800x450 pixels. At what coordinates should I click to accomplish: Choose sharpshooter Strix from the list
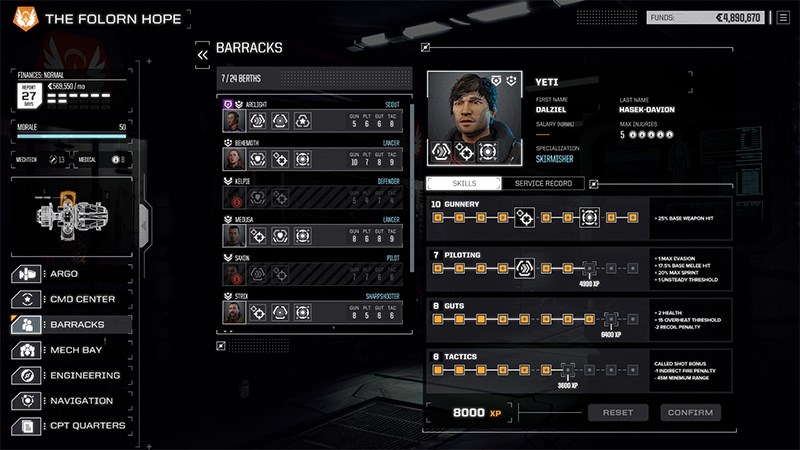313,308
